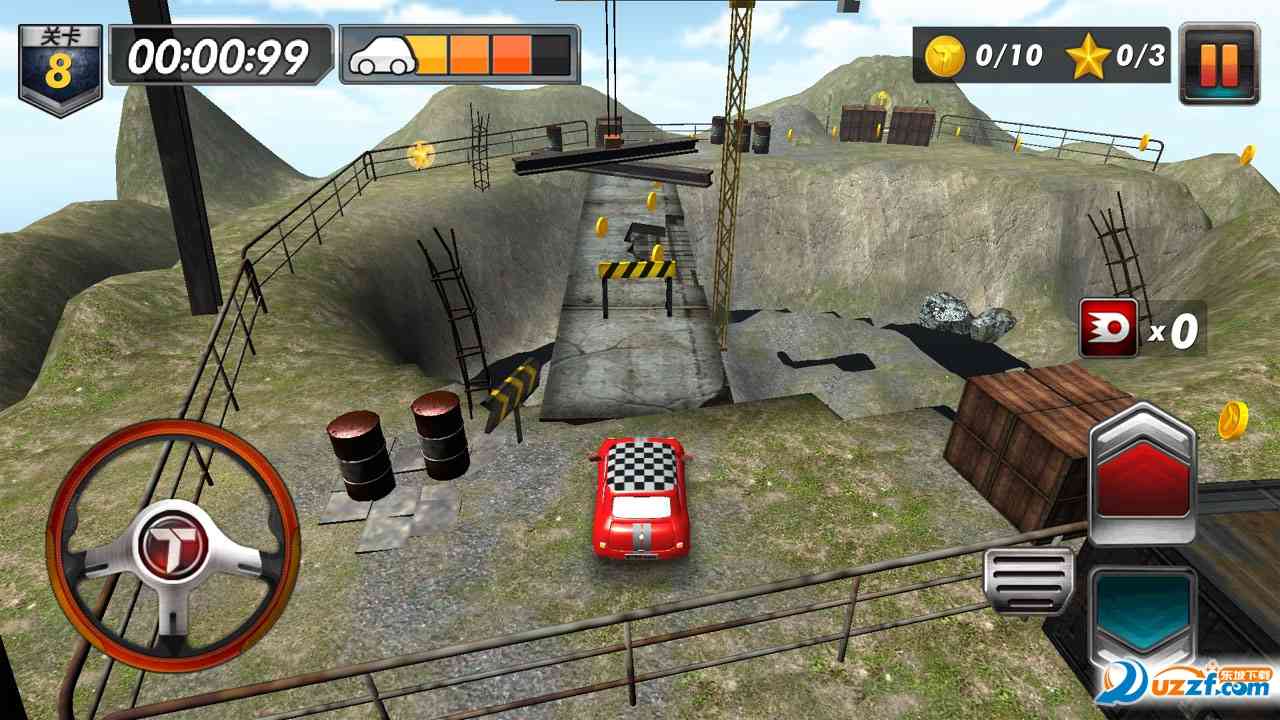
Task: Tap the steering wheel control
Action: click(172, 545)
